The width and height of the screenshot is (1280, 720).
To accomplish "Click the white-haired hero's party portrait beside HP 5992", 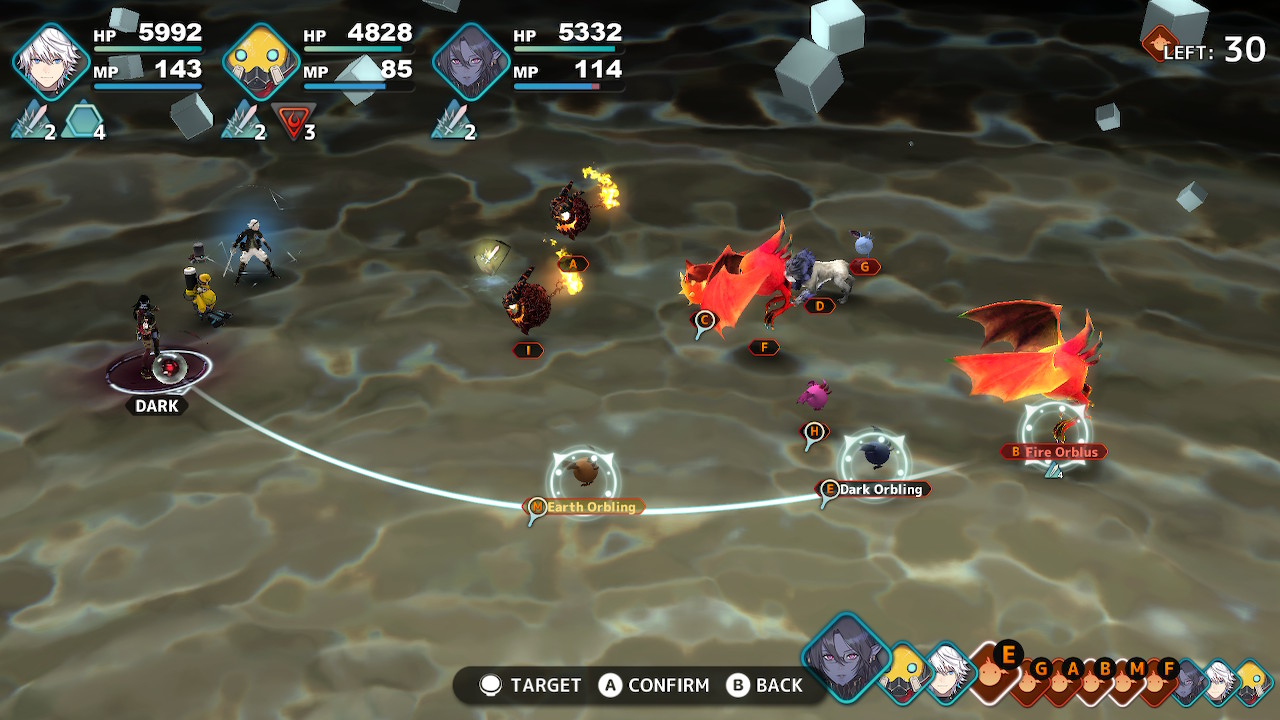I will click(x=50, y=62).
